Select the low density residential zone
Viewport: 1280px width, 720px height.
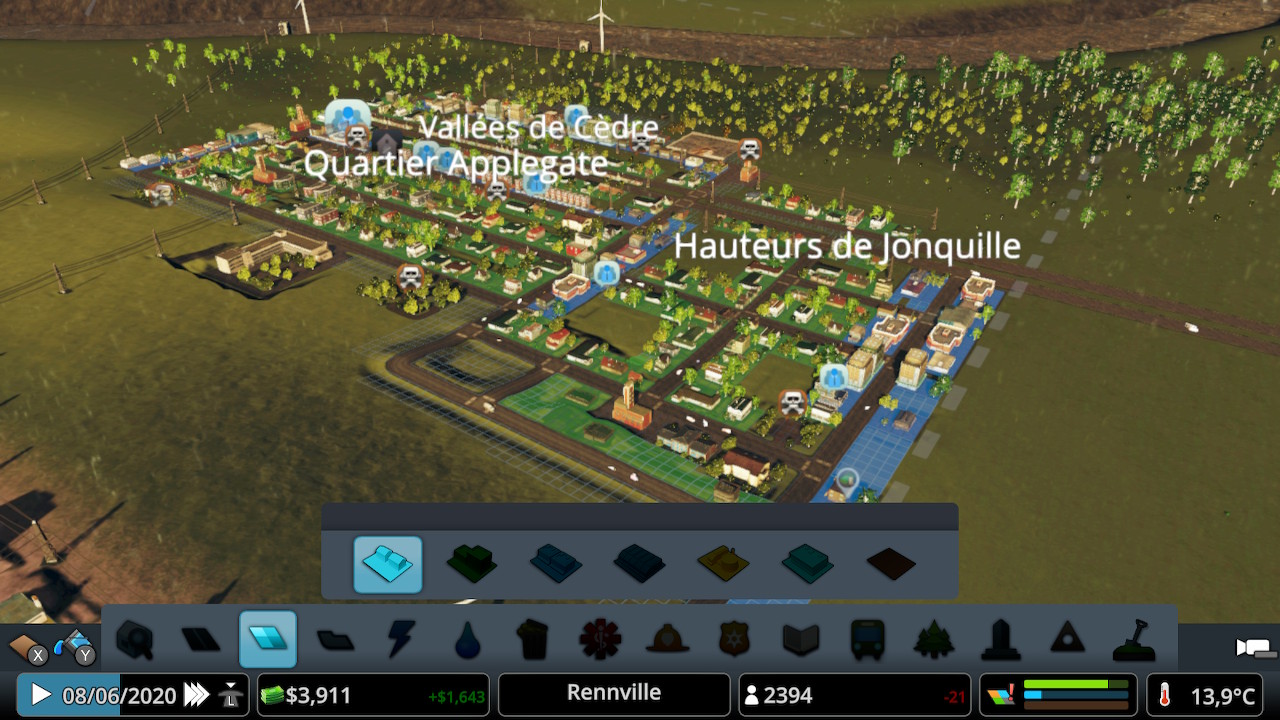point(388,565)
